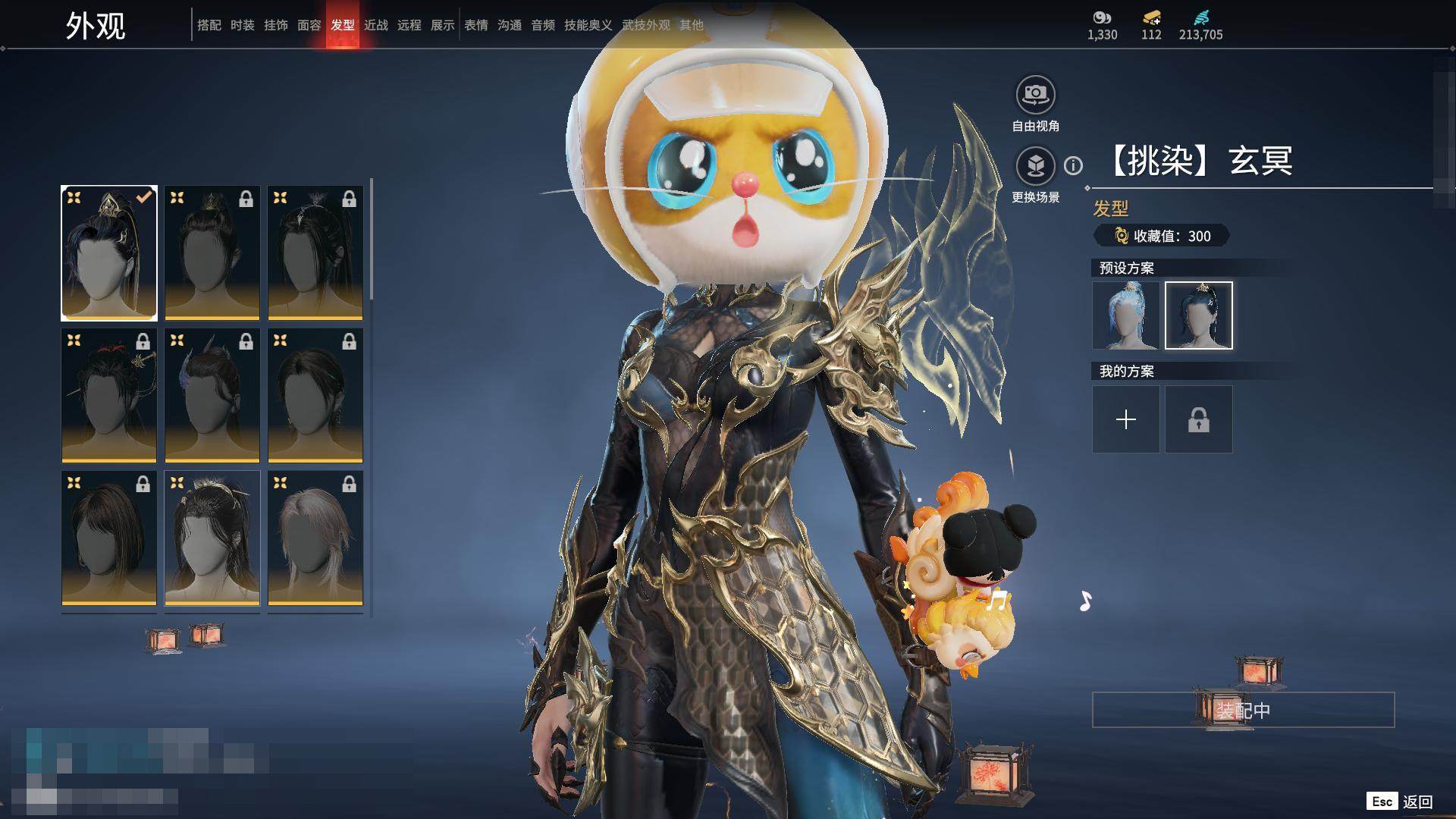Open the 时装 outfit tab

pos(242,25)
